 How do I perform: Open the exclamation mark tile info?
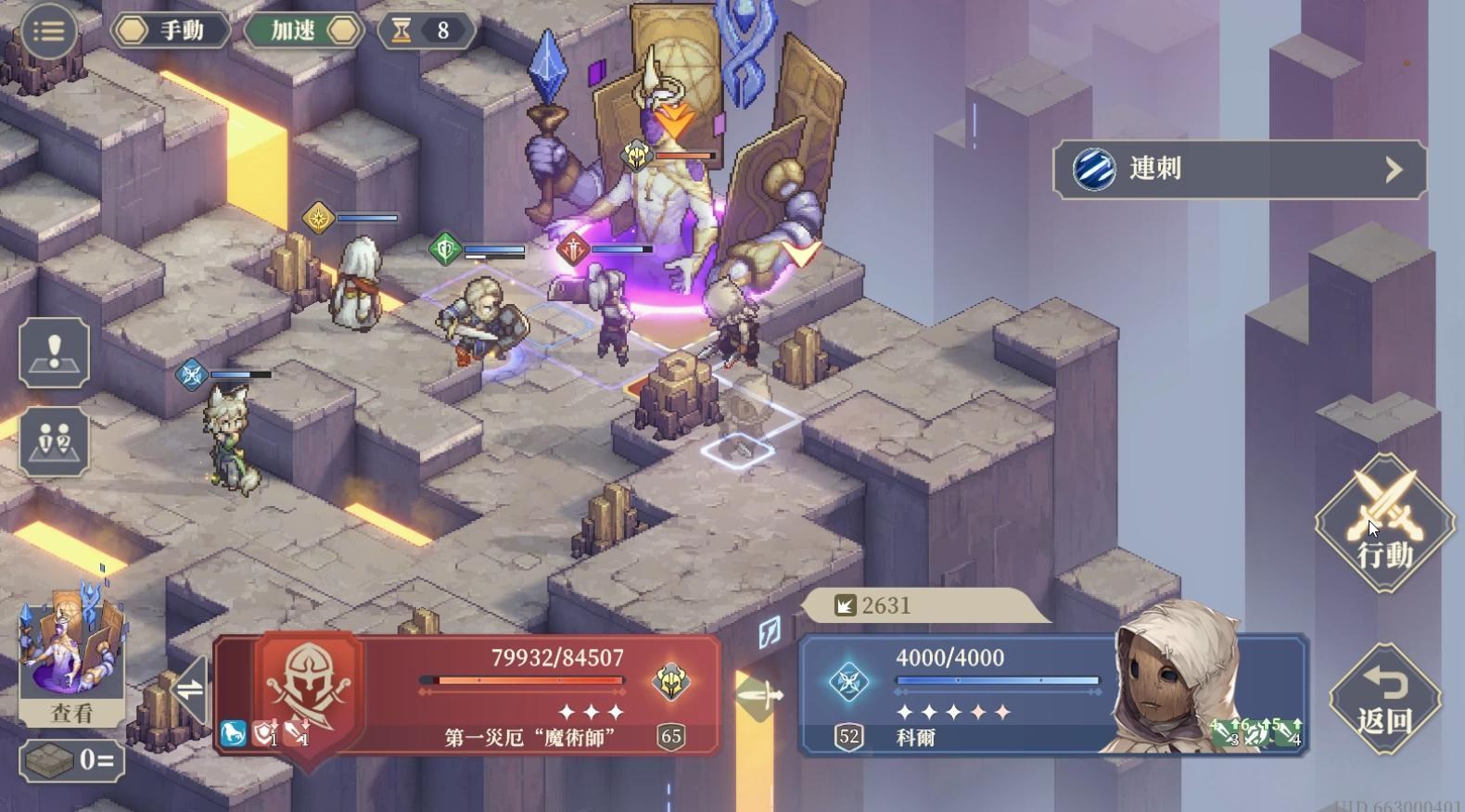click(x=54, y=352)
